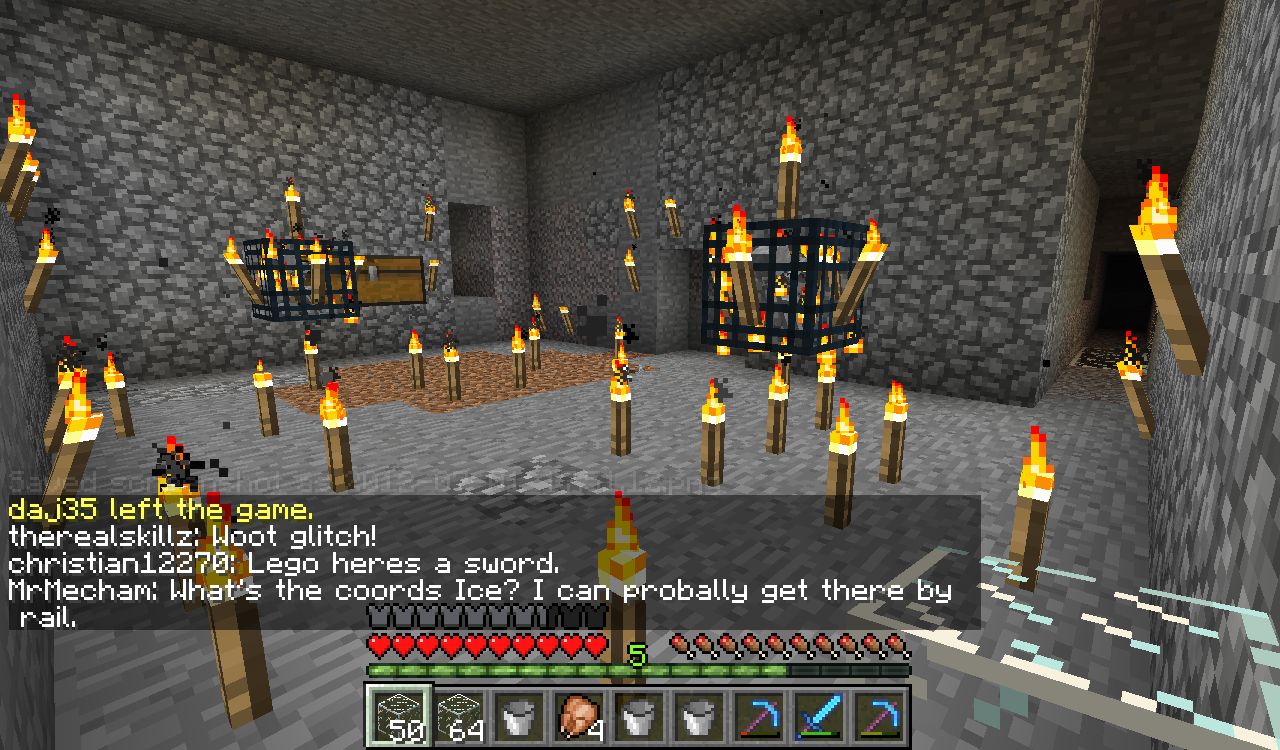The width and height of the screenshot is (1280, 750).
Task: Select the glass stack of 64
Action: click(458, 716)
